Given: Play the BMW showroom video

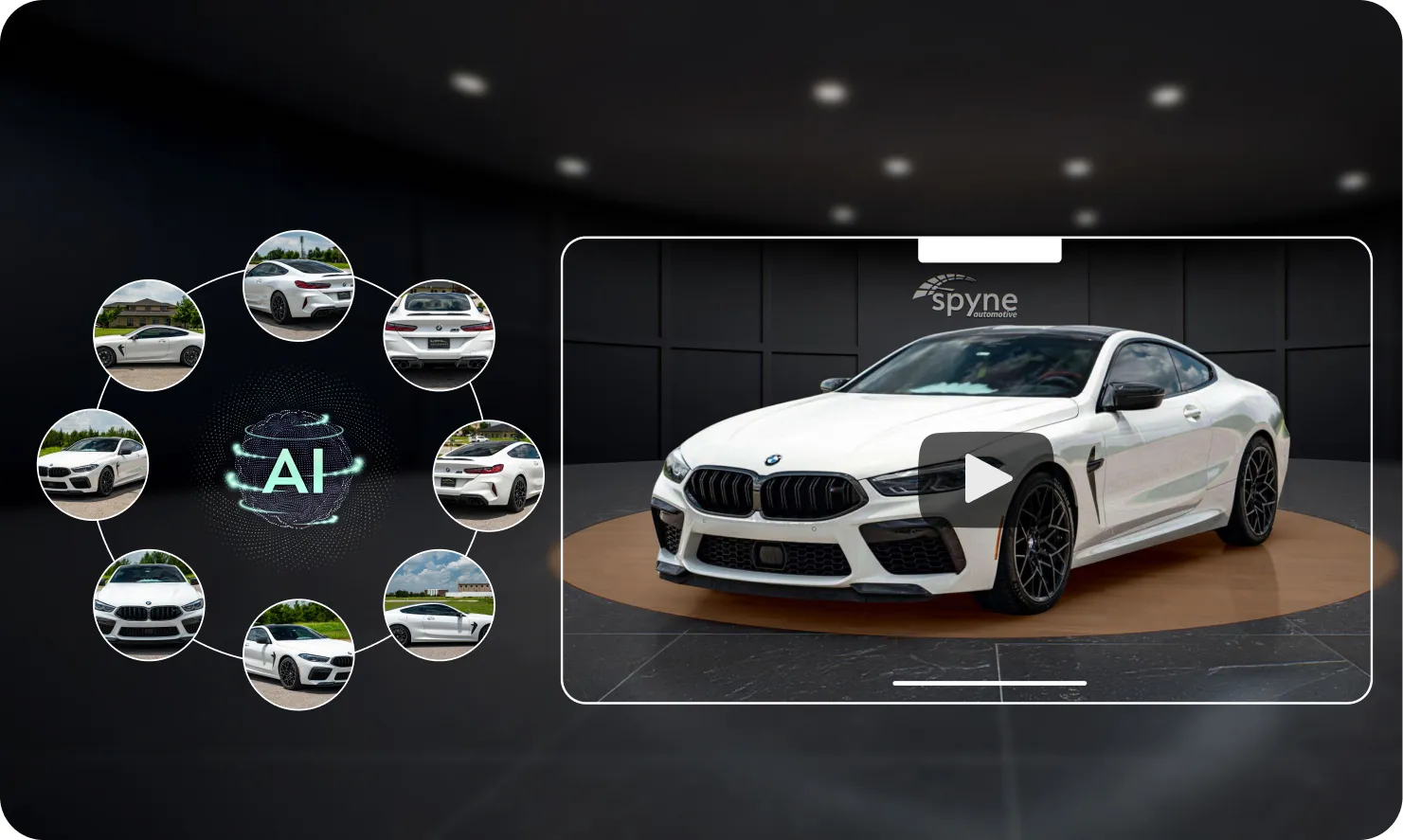Looking at the screenshot, I should click(x=985, y=479).
